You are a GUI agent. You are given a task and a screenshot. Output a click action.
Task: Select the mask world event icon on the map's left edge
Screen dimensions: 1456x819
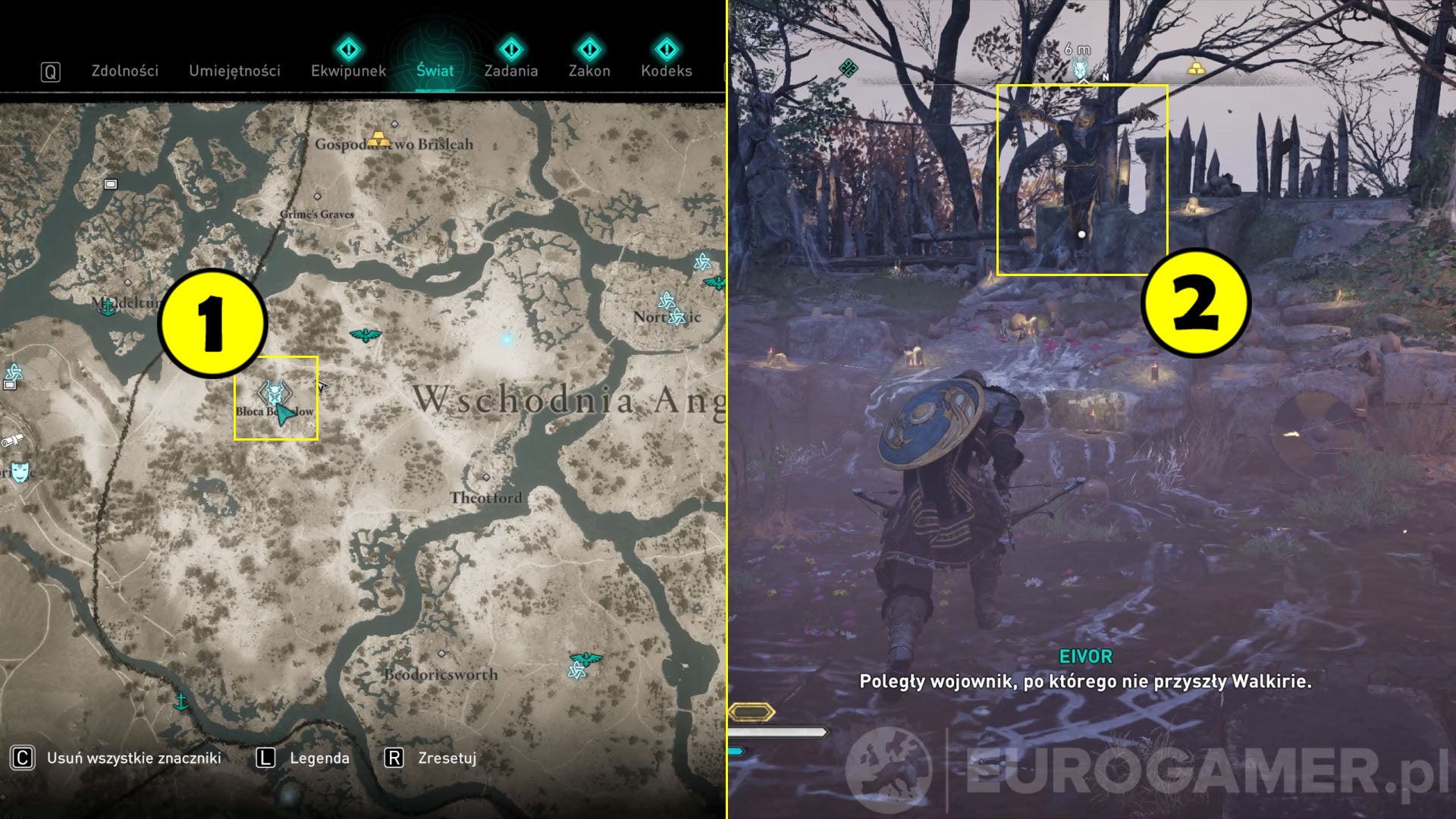click(x=20, y=470)
